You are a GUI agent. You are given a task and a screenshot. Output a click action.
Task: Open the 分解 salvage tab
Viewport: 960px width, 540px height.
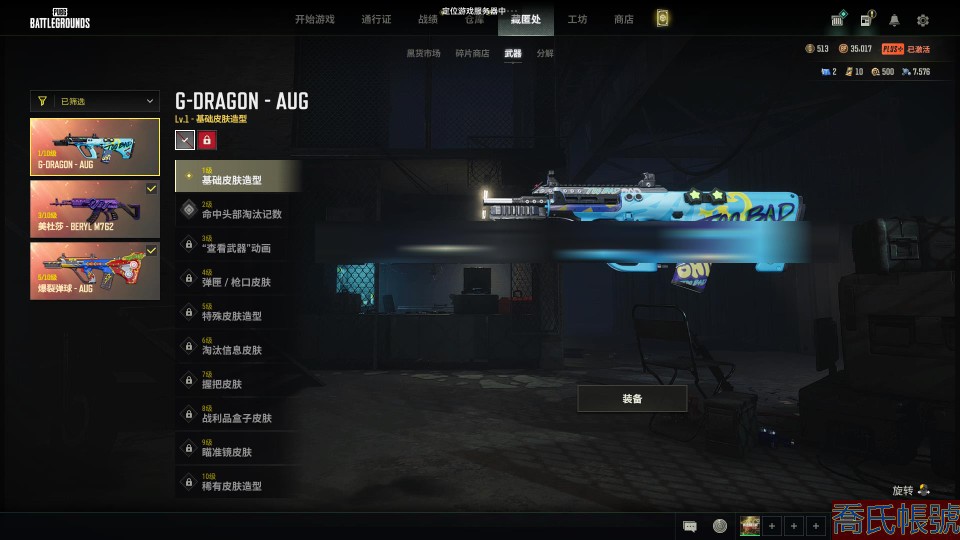[544, 53]
